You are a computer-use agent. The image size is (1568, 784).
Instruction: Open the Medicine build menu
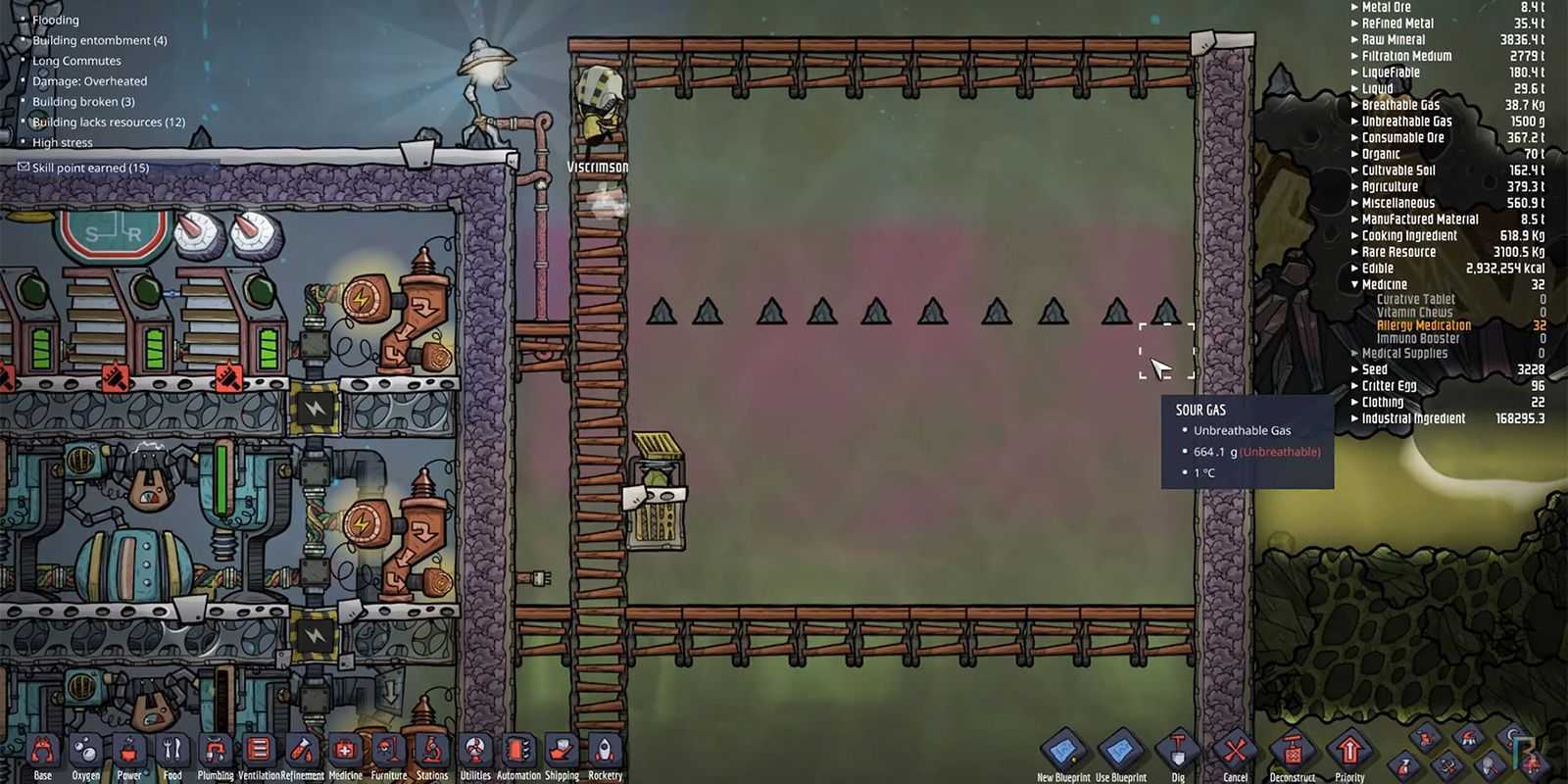point(345,754)
